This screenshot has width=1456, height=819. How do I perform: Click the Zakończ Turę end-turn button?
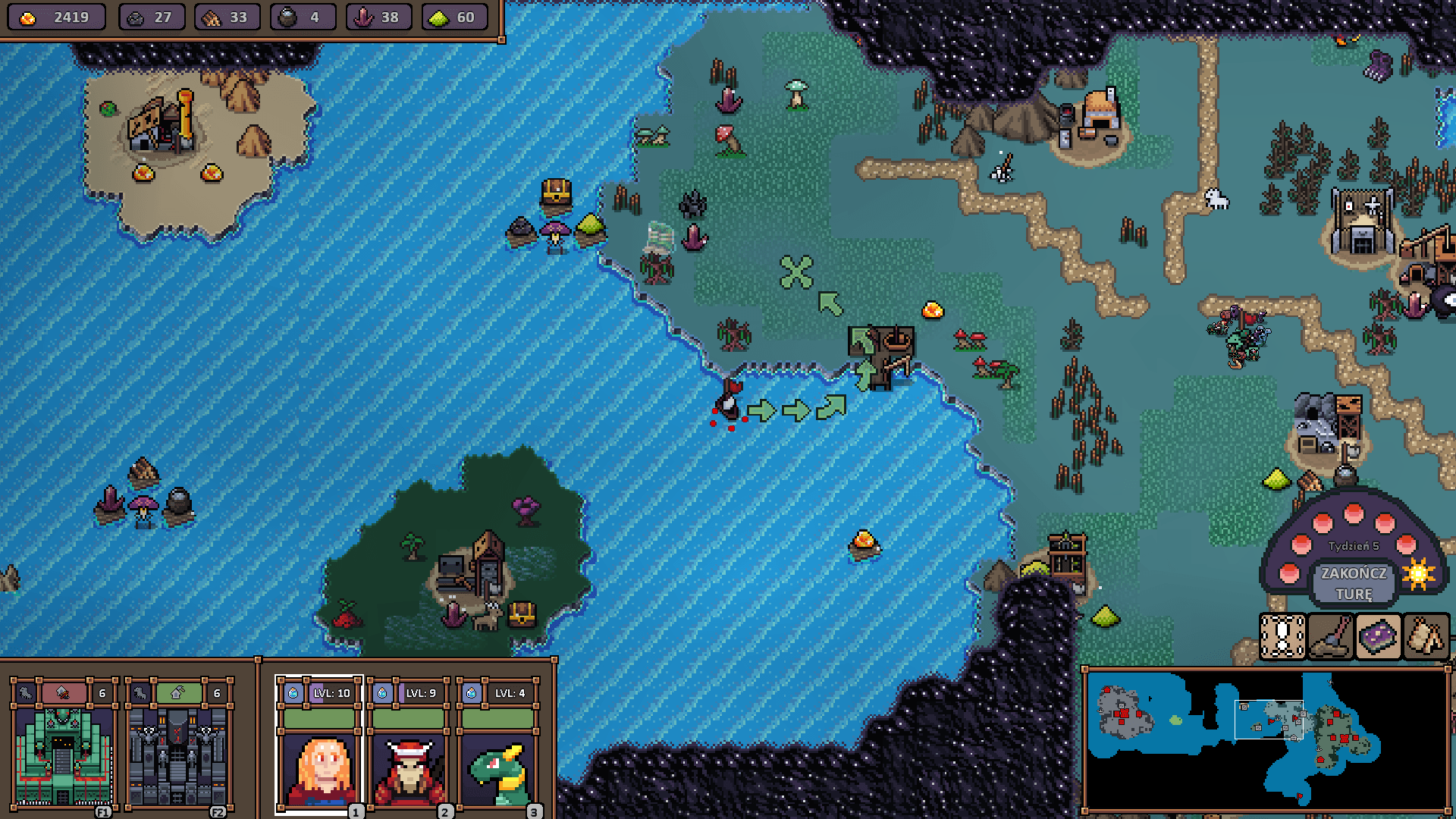click(x=1354, y=583)
